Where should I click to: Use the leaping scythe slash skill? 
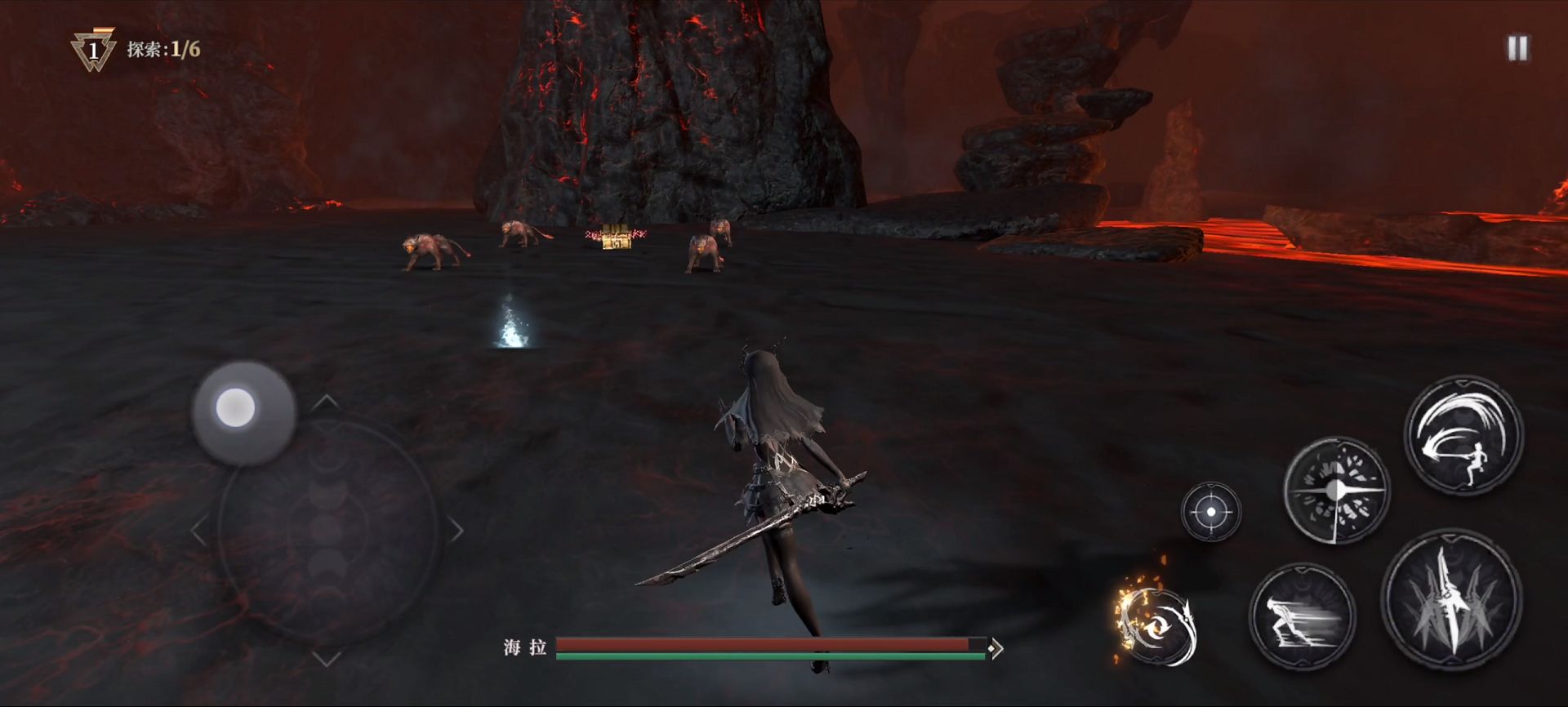click(1463, 434)
